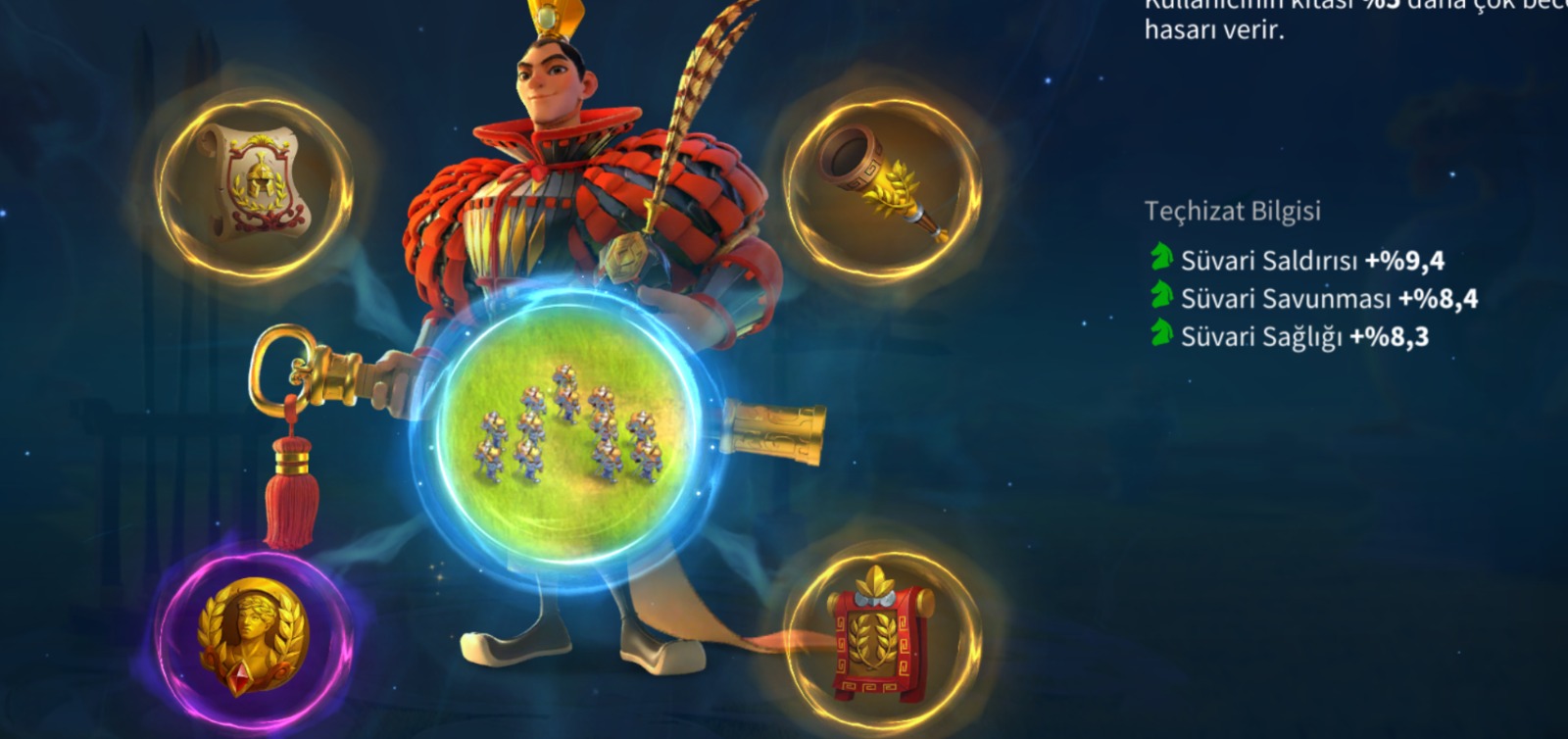1568x739 pixels.
Task: Open the golden horn equipment slot
Action: tap(882, 184)
